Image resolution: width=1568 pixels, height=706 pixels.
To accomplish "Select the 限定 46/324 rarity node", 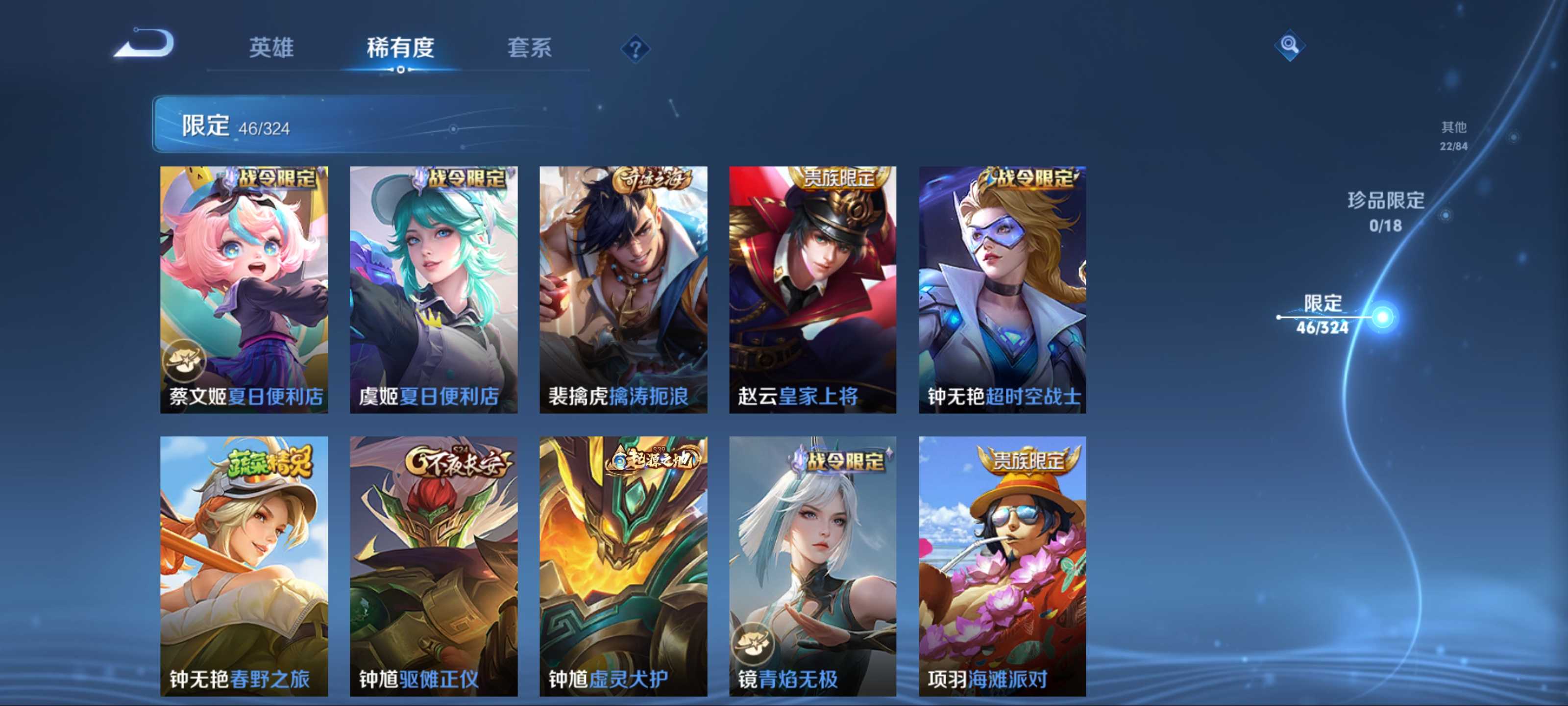I will coord(1322,314).
